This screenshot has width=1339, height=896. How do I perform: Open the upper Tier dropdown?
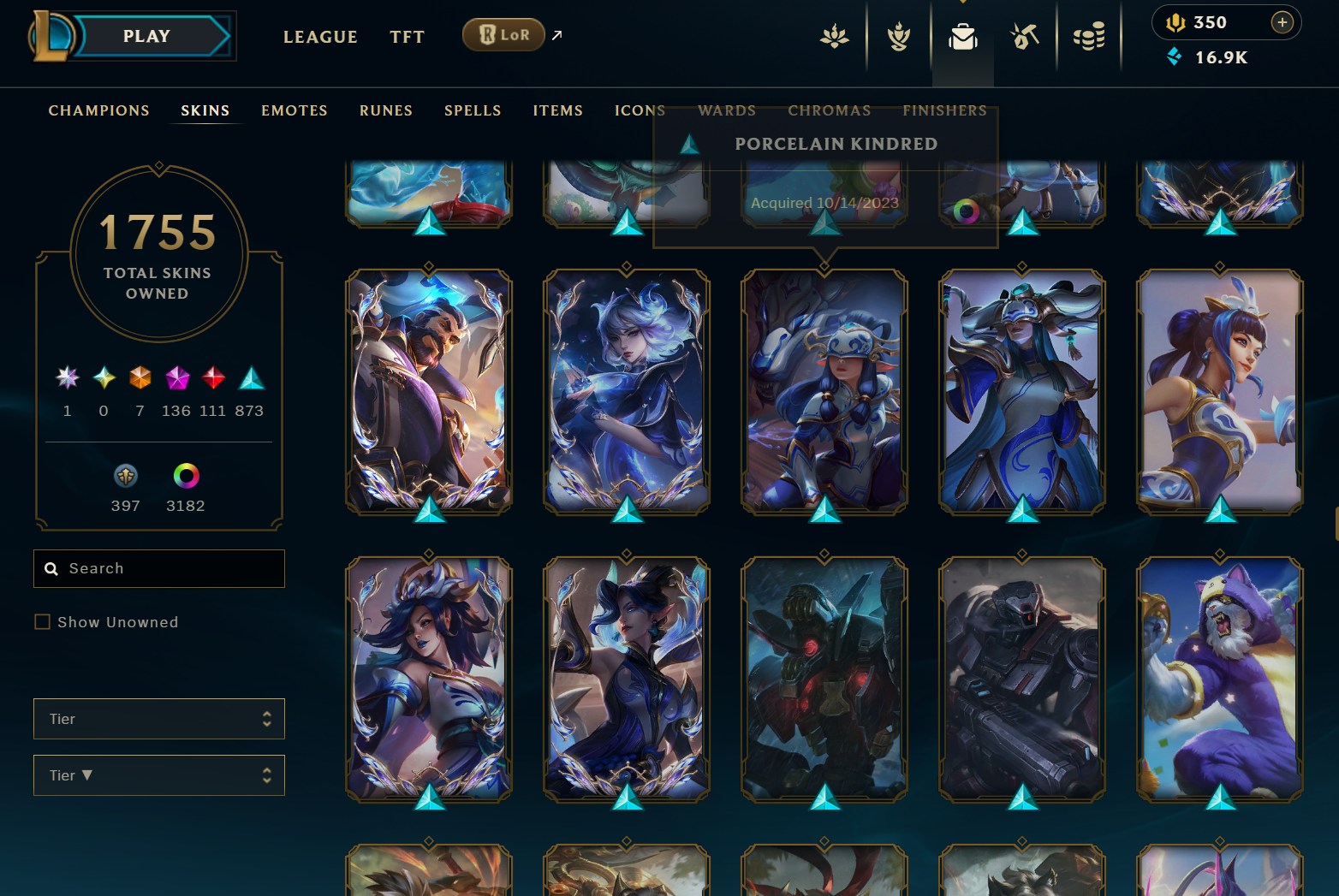tap(159, 719)
